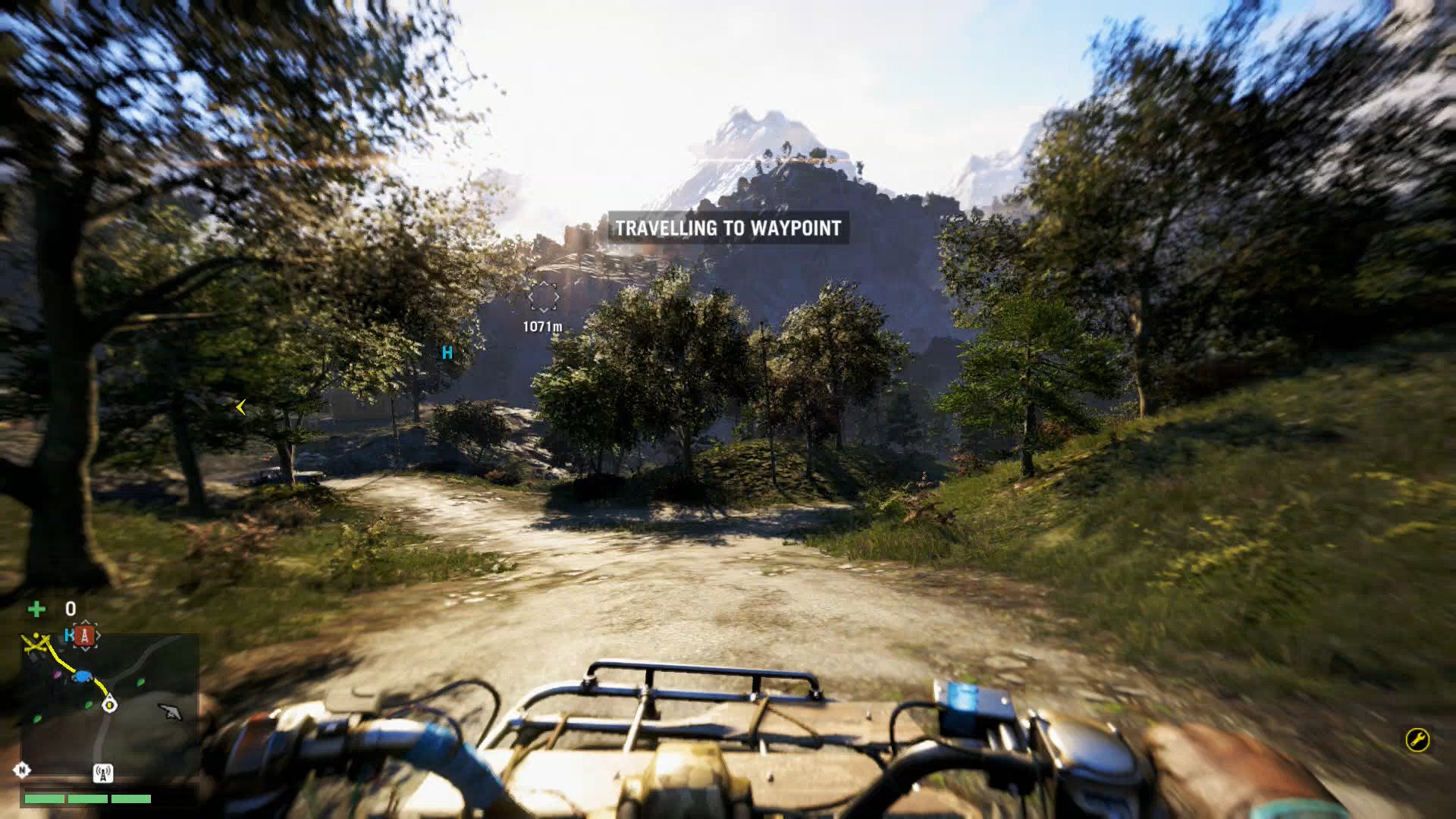The width and height of the screenshot is (1456, 819).
Task: Click the N compass marker on the minimap
Action: coord(22,770)
